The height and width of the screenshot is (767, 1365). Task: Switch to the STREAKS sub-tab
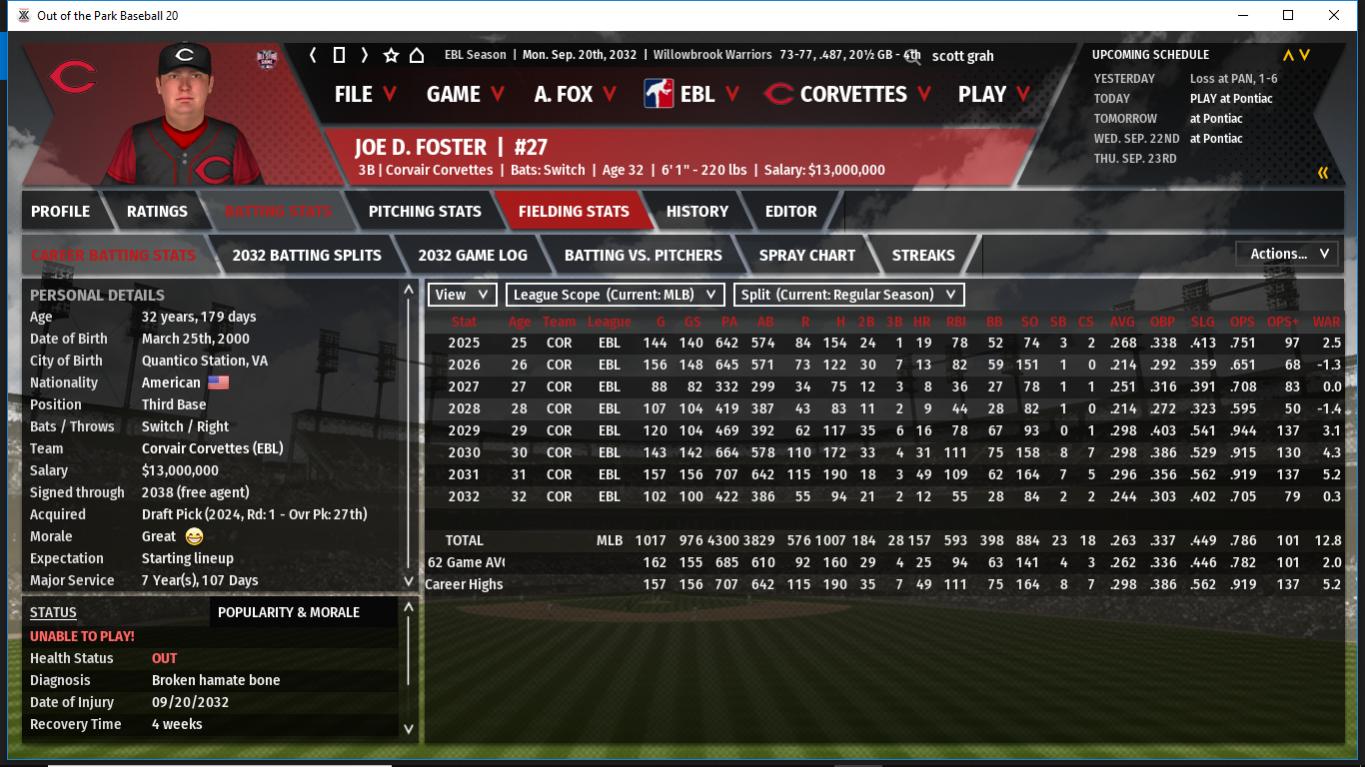(x=923, y=255)
